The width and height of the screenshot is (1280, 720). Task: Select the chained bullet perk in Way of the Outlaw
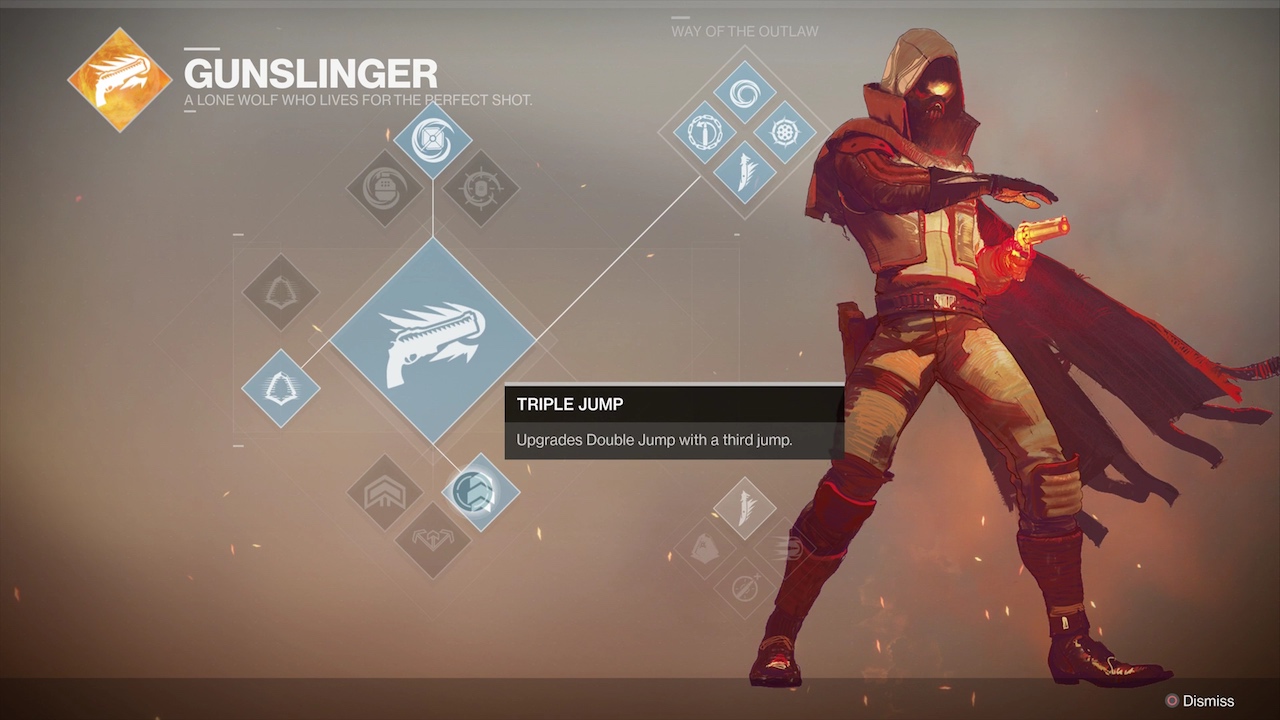tap(705, 132)
